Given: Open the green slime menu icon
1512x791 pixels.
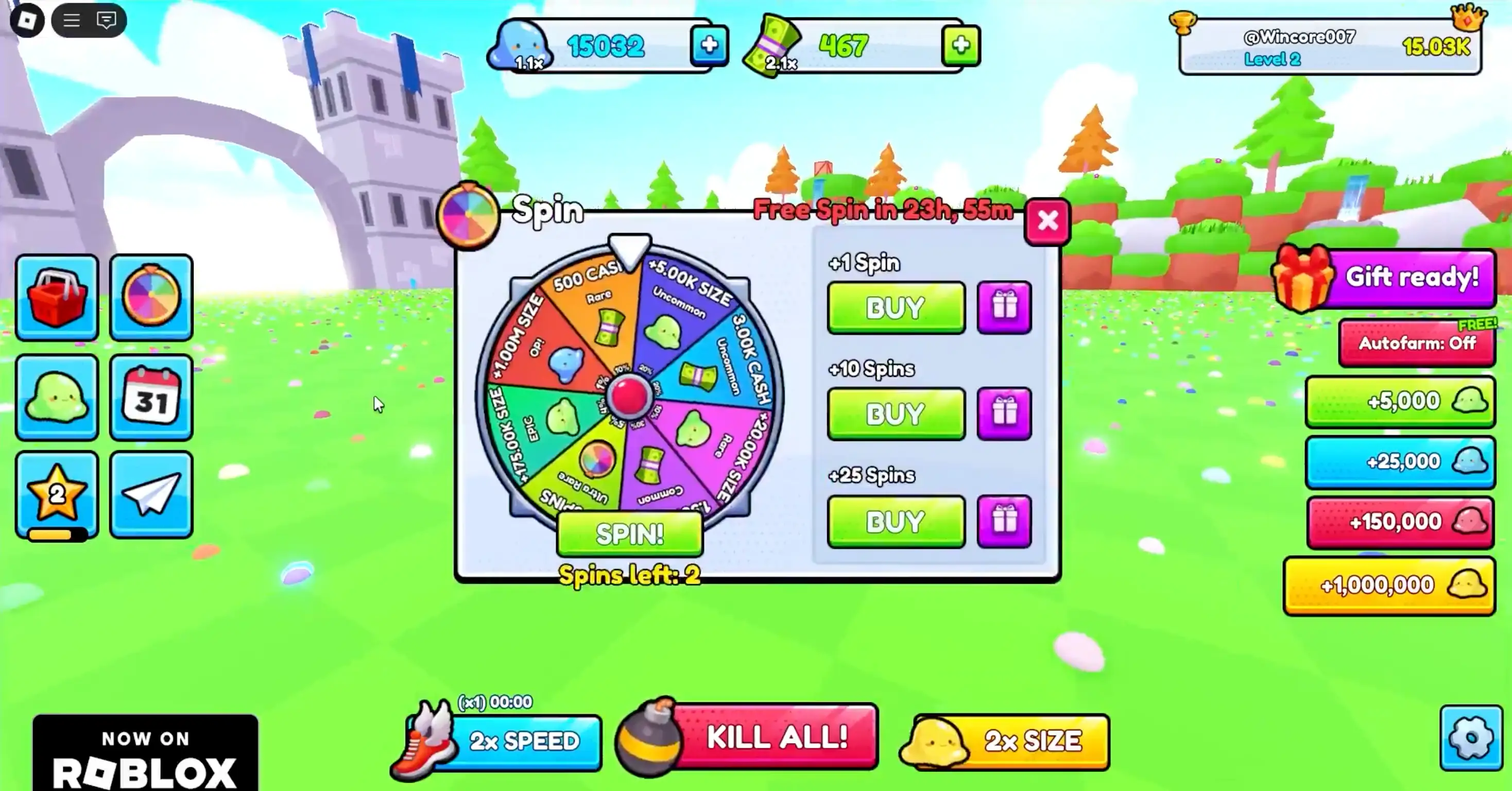Looking at the screenshot, I should point(57,397).
